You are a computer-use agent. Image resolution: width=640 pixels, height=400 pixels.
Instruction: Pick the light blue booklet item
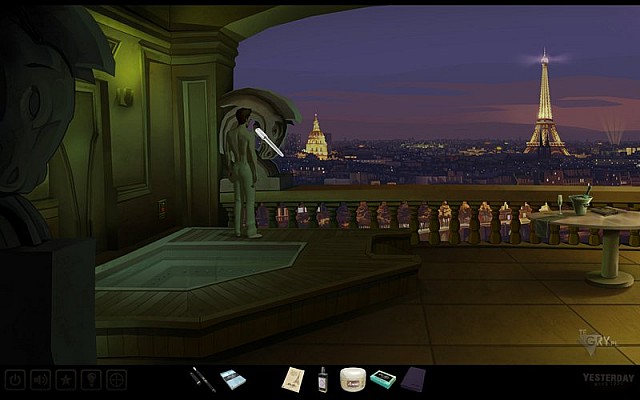(x=233, y=379)
